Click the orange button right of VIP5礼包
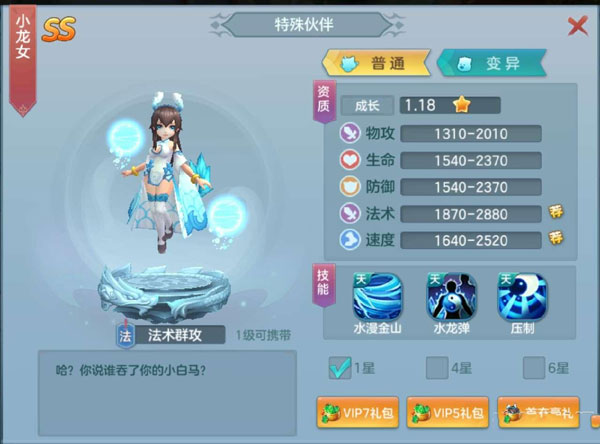 [538, 411]
